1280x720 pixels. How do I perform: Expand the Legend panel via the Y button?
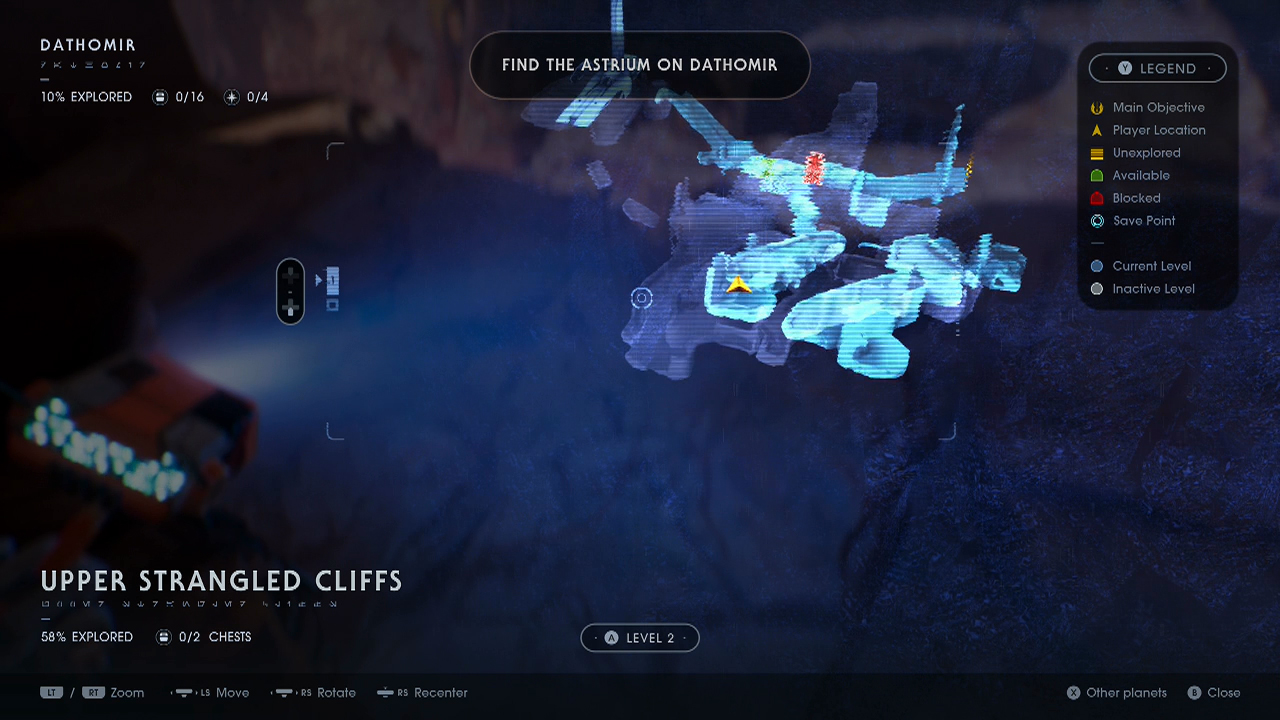coord(1157,68)
